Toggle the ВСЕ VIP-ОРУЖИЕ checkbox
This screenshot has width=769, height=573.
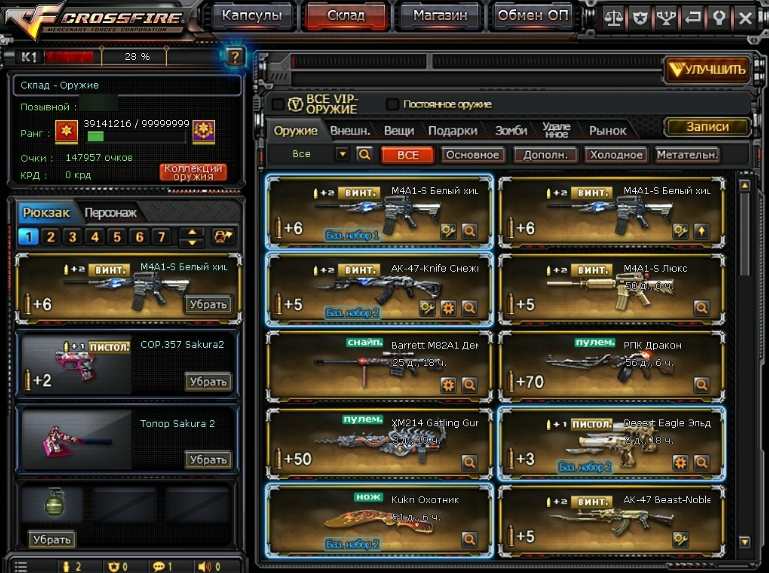click(279, 104)
